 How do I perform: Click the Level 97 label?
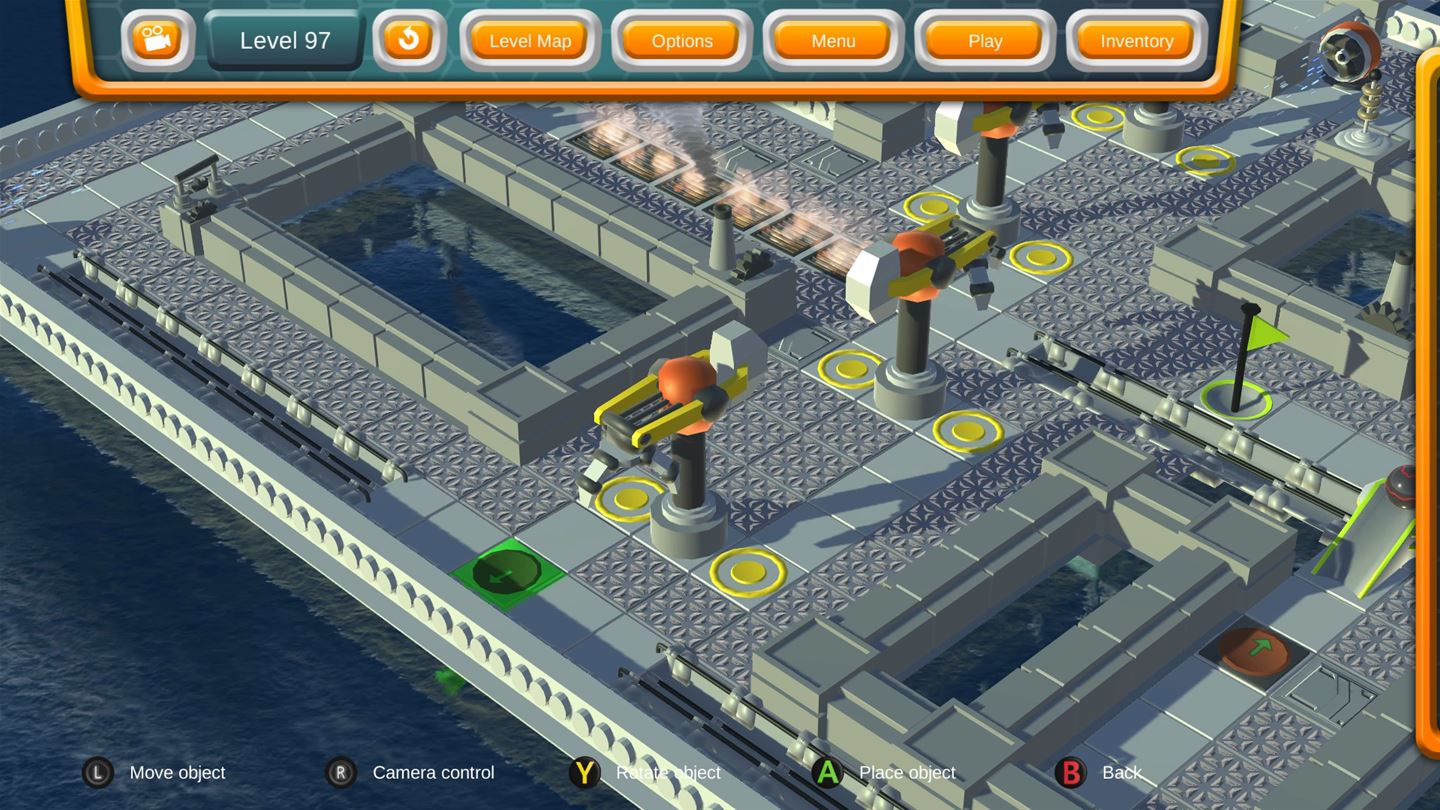pos(283,41)
